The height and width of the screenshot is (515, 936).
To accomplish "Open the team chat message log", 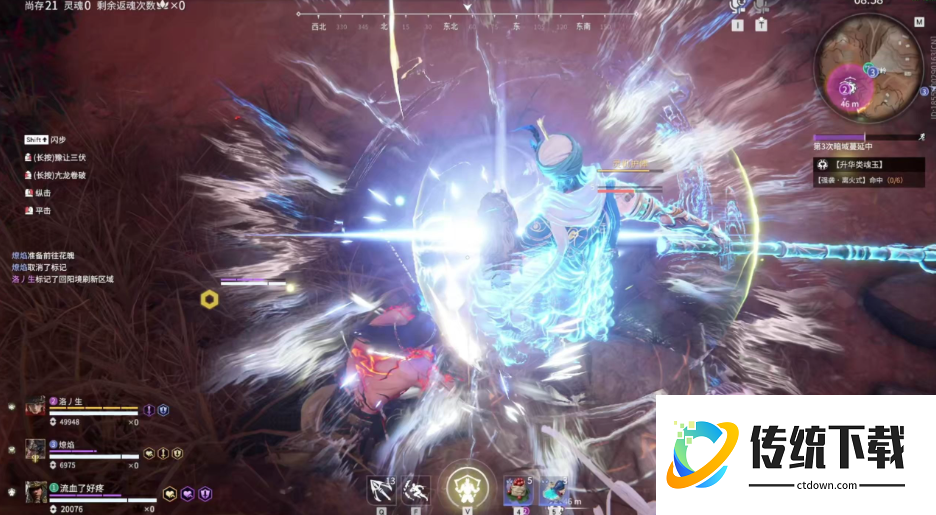I will (x=62, y=267).
